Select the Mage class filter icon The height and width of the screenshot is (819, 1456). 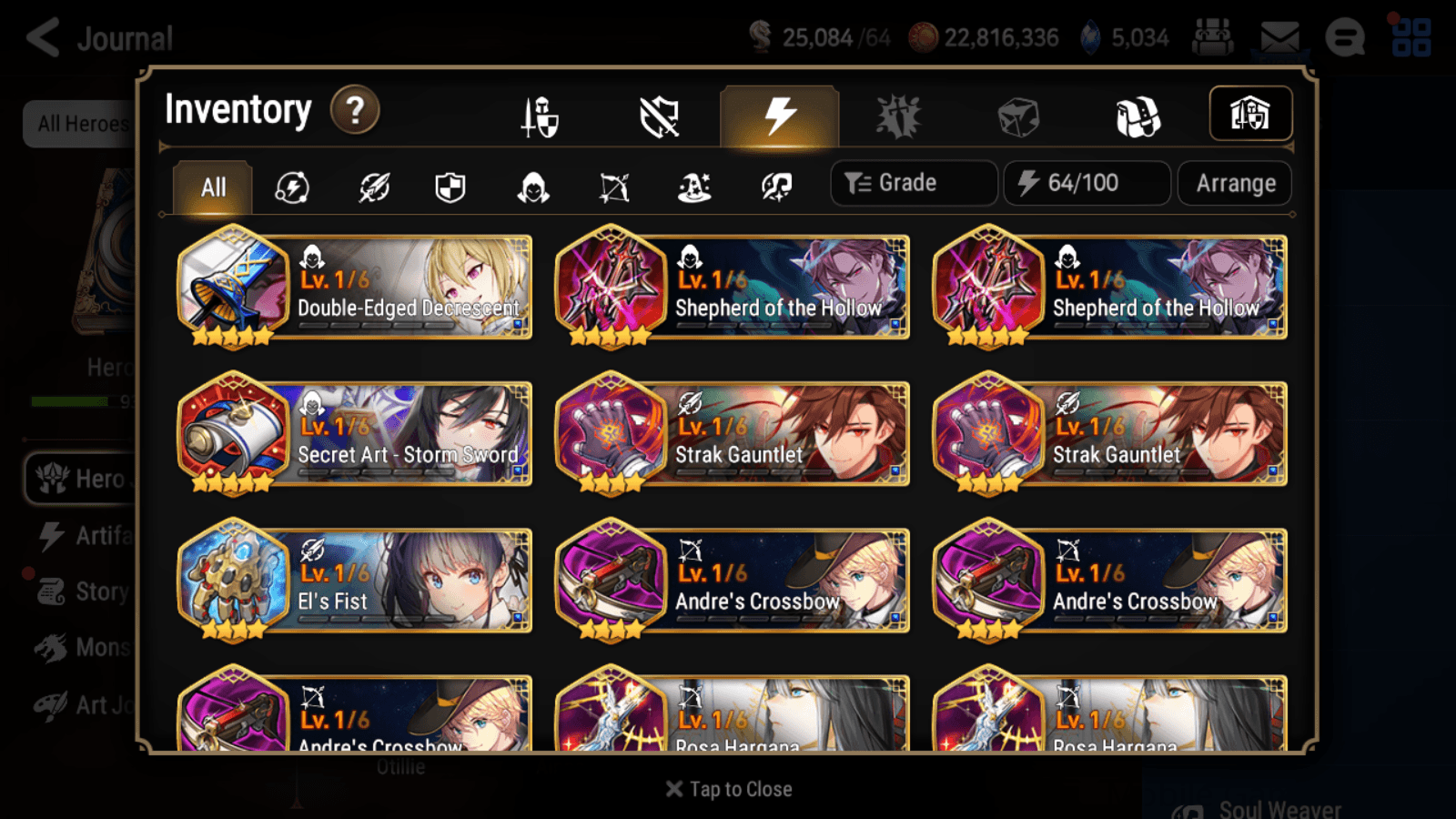pyautogui.click(x=694, y=187)
